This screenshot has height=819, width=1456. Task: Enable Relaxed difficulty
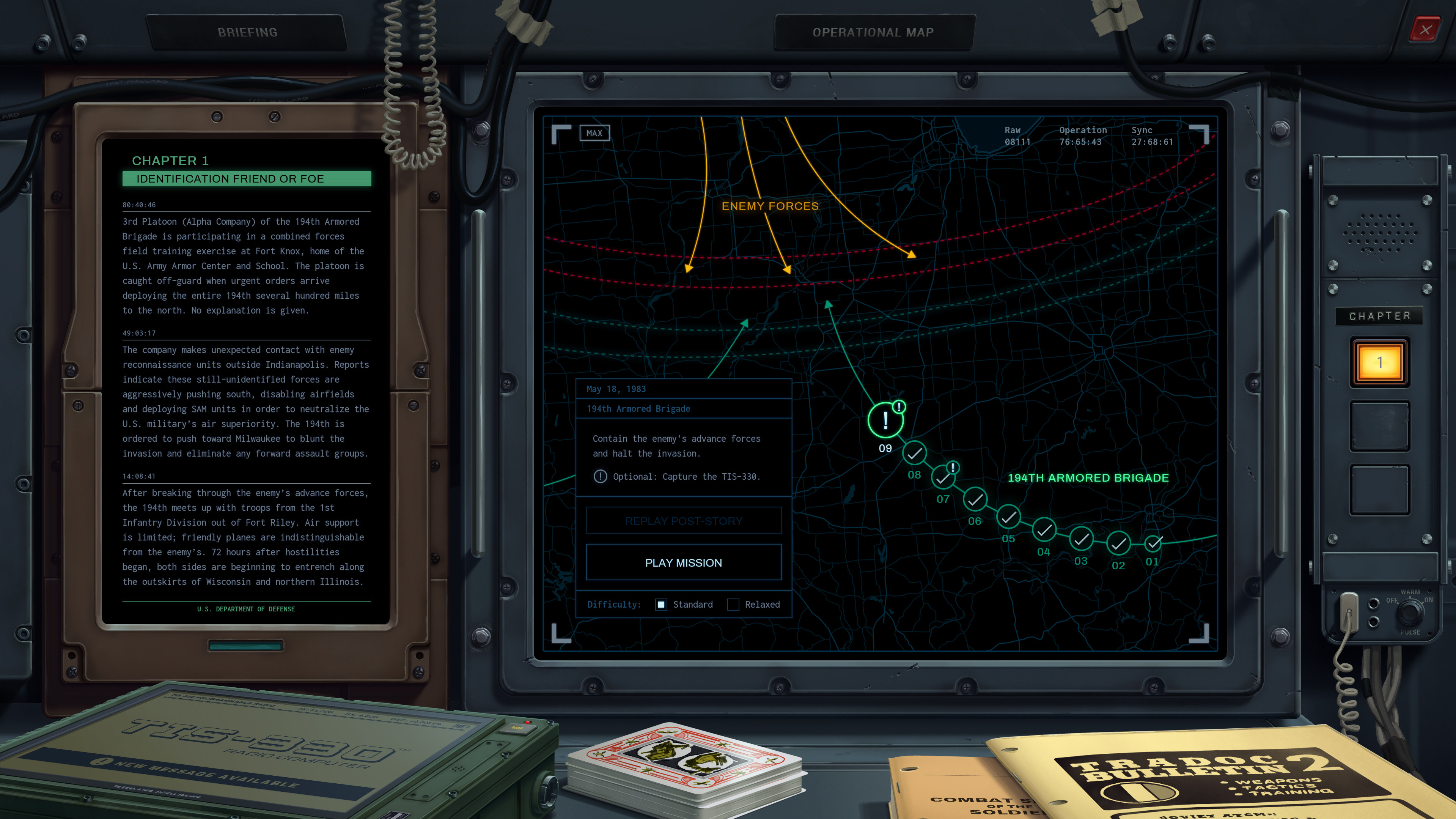click(733, 604)
